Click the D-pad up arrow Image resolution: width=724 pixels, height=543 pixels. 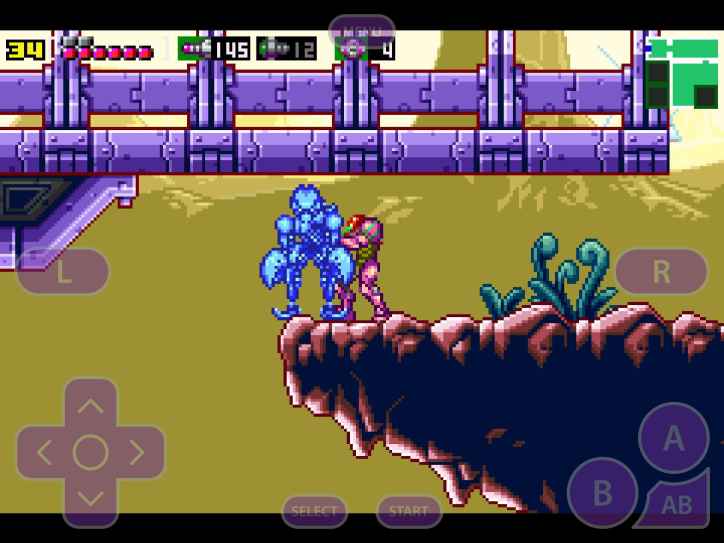[90, 405]
